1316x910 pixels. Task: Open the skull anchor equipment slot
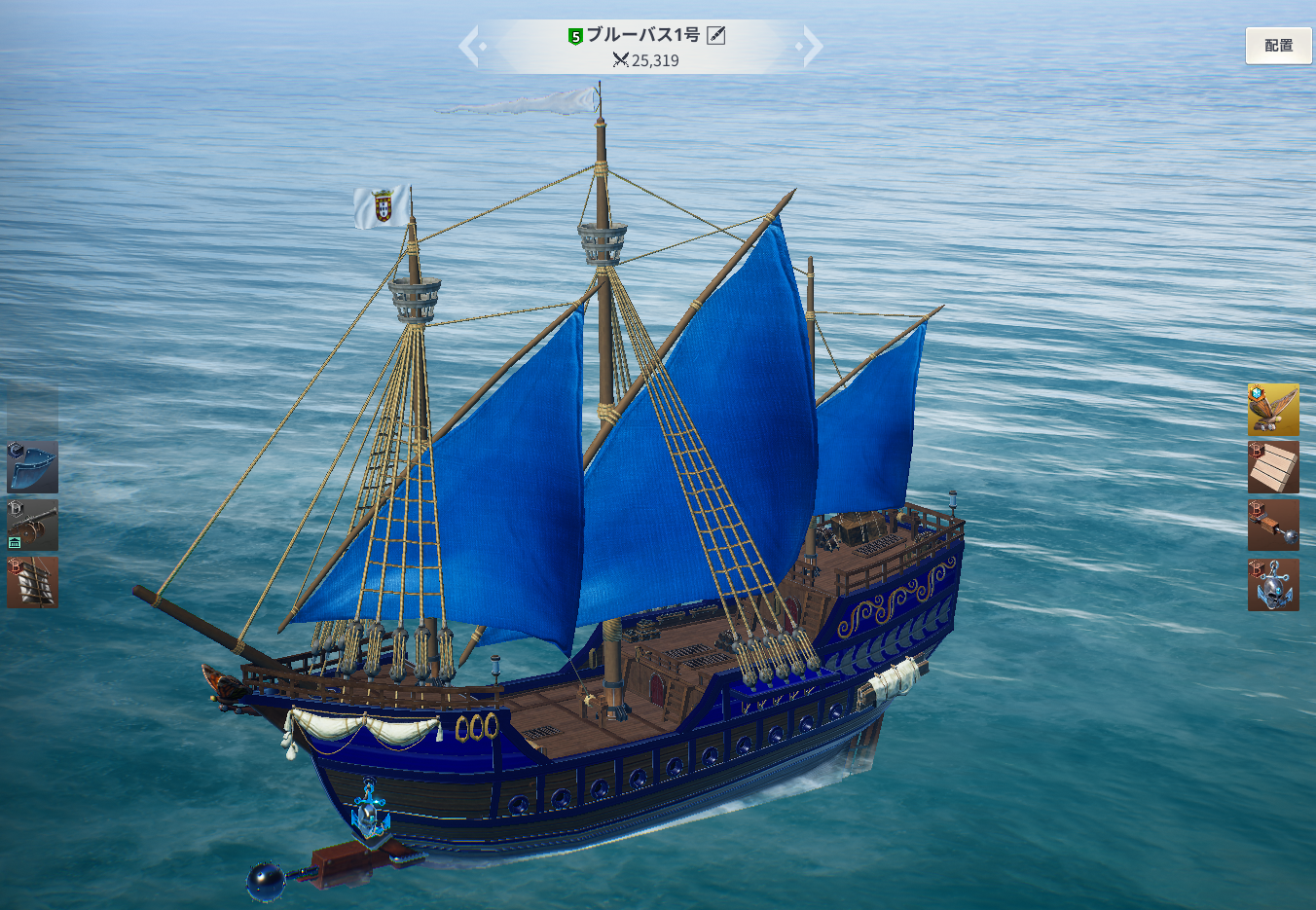point(1273,584)
